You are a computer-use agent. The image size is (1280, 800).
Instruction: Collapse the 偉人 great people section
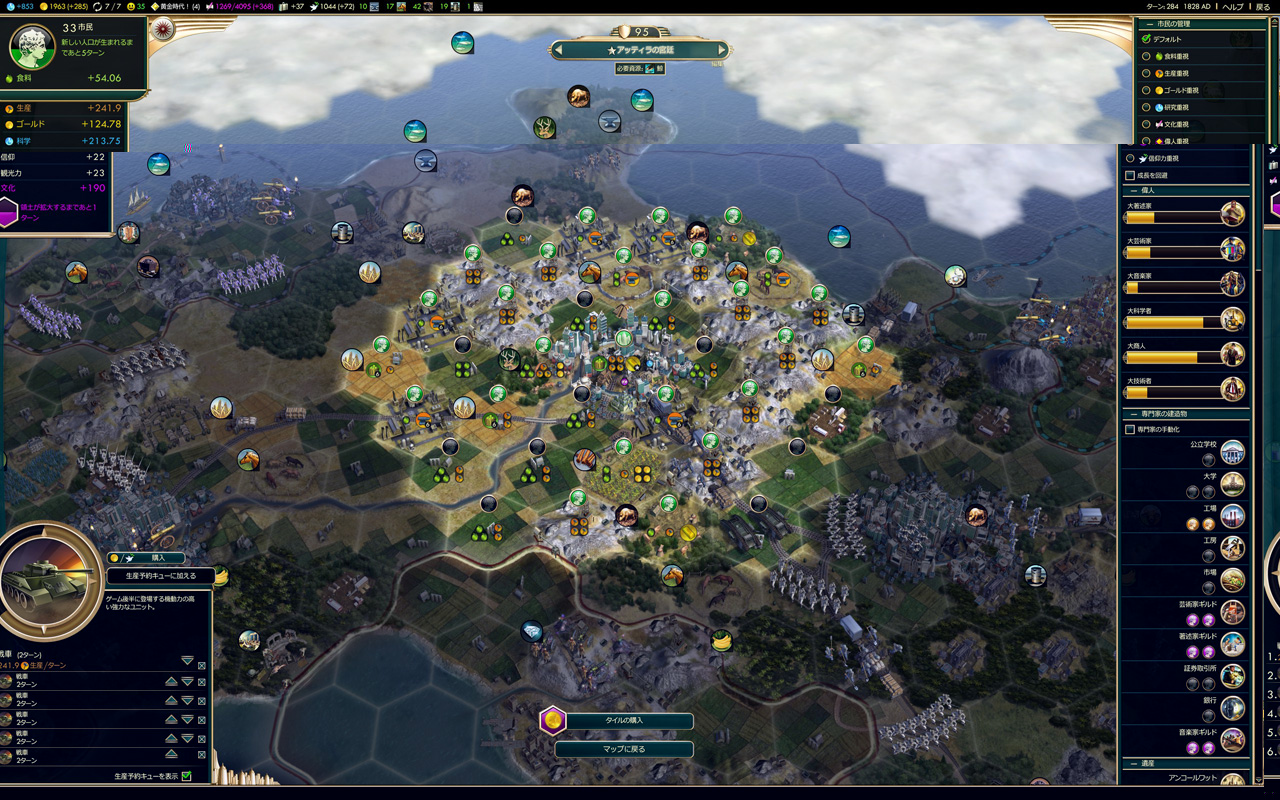[x=1132, y=190]
